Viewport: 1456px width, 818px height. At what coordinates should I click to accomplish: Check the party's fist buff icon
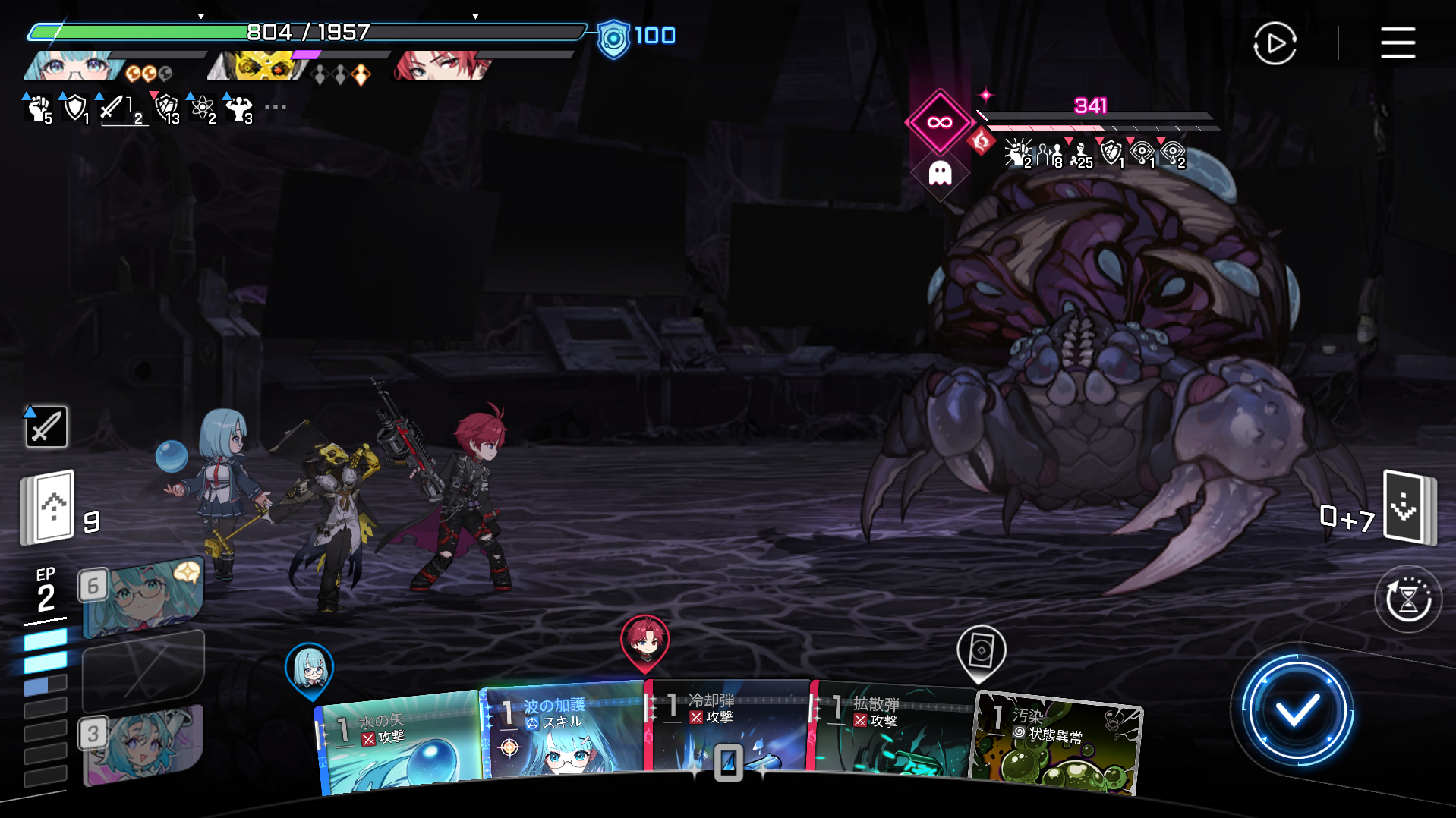37,109
